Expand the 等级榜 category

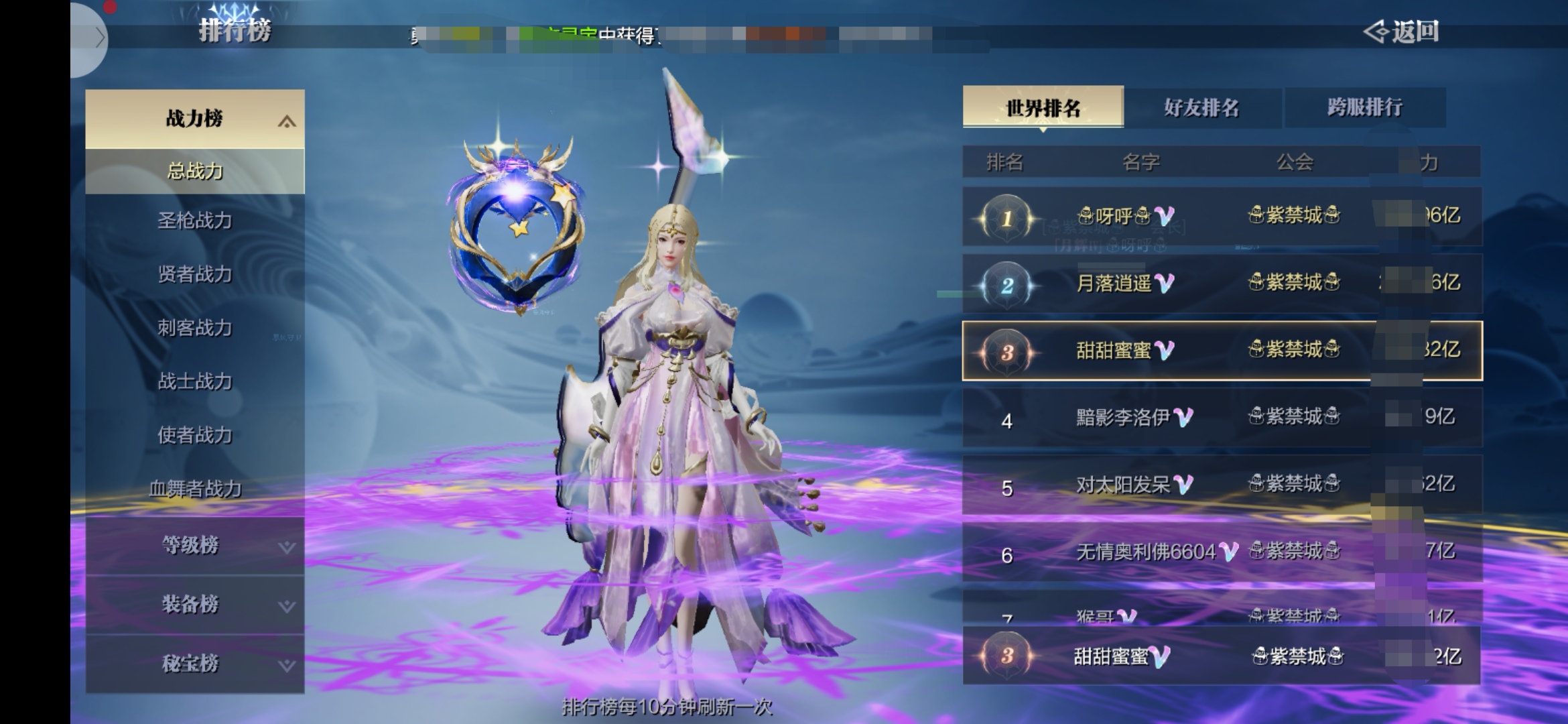[x=194, y=546]
